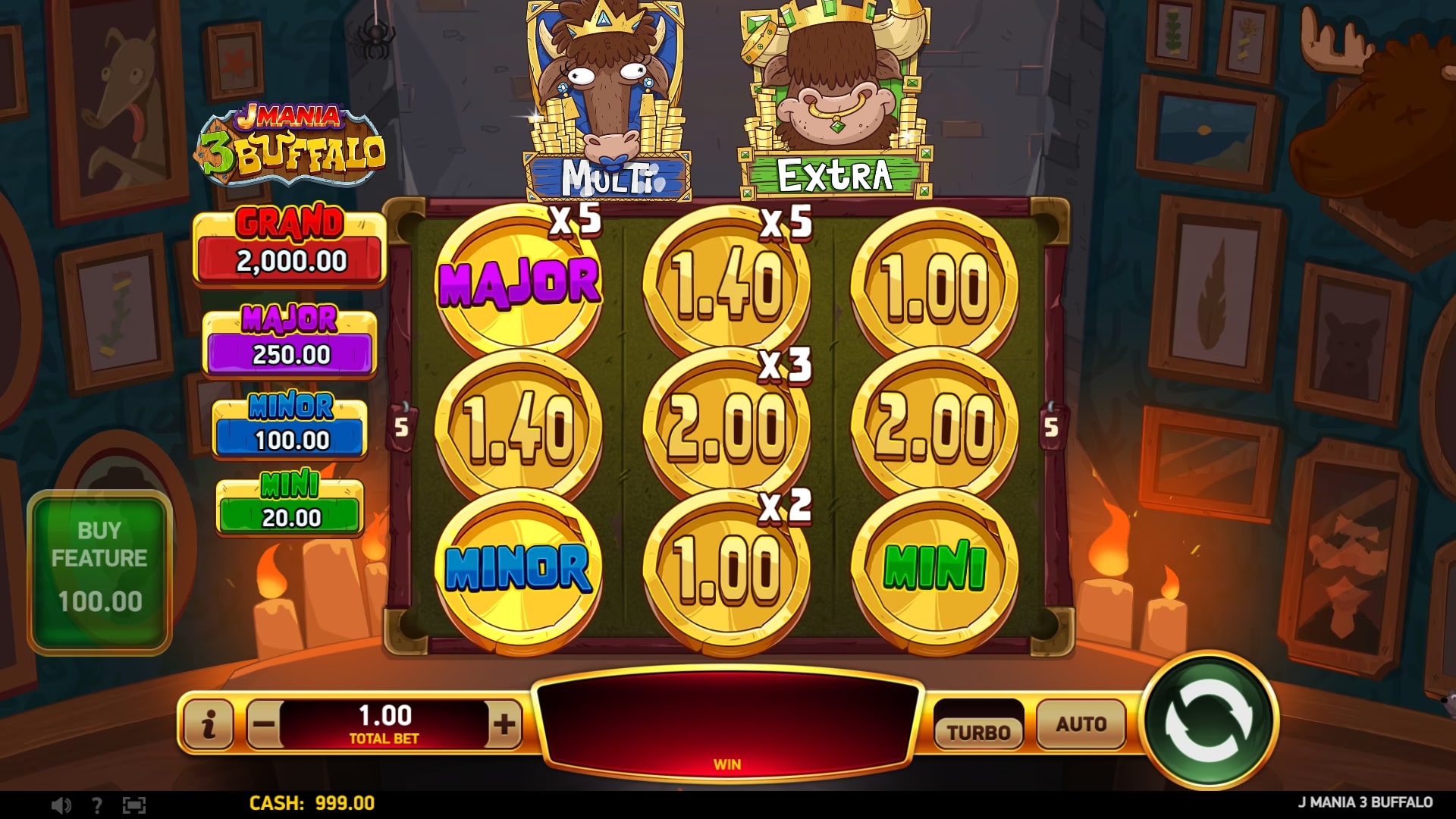This screenshot has width=1456, height=819.
Task: Decrease the total bet with minus
Action: pos(264,724)
